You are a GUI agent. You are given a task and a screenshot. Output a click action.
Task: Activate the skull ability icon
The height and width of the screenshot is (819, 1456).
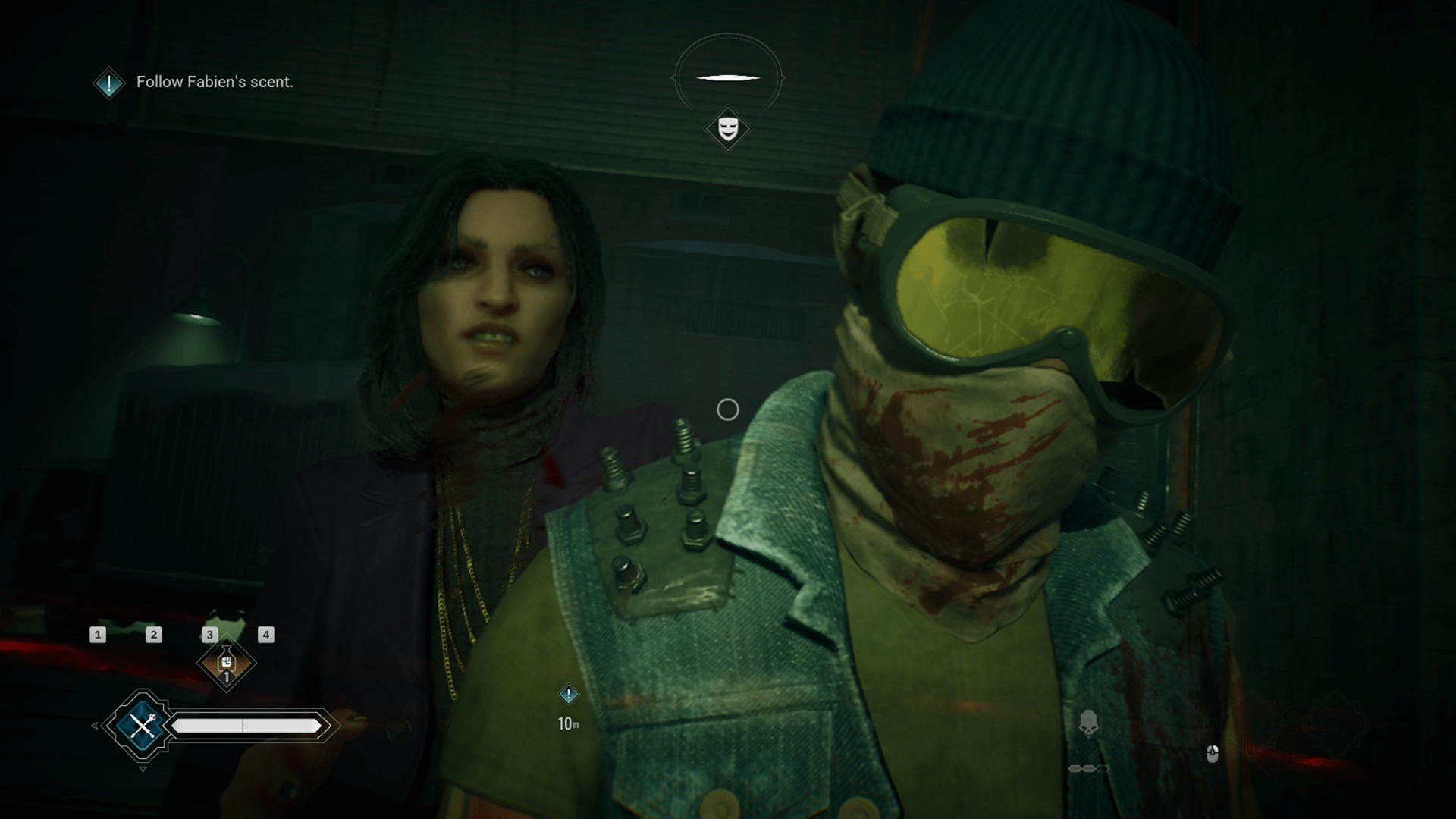1088,723
